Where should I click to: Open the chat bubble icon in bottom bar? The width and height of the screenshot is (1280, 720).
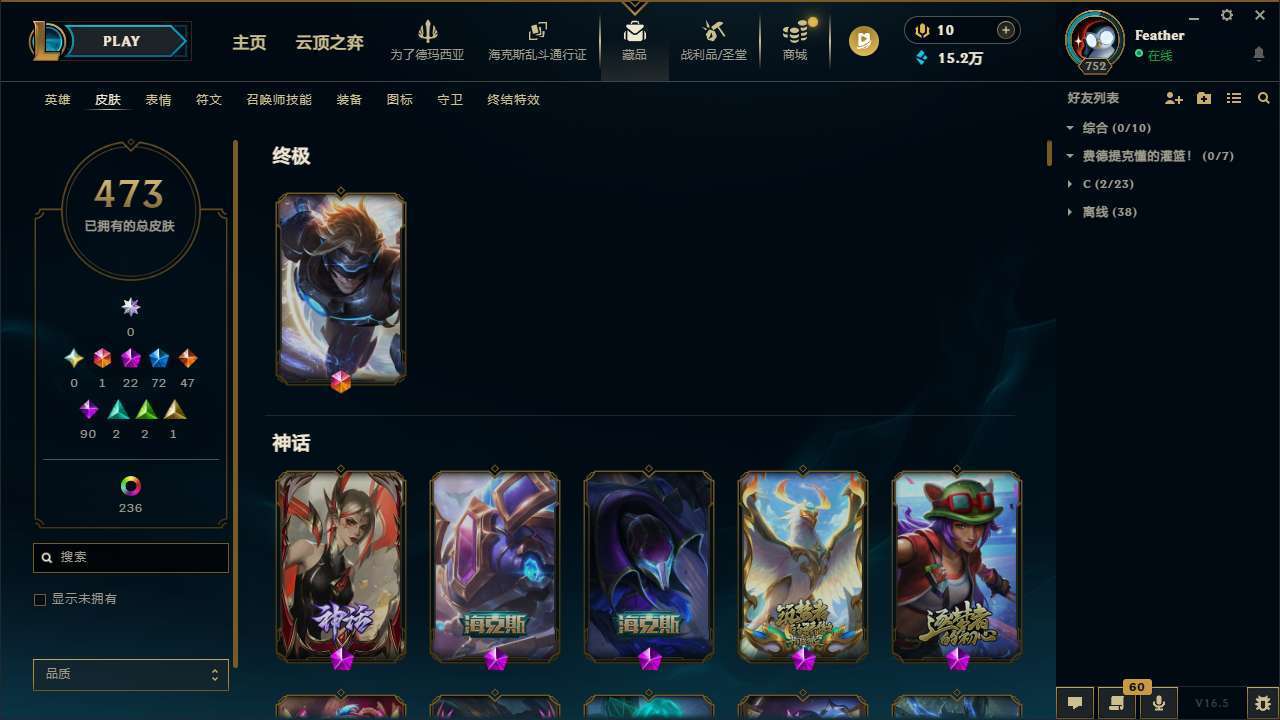point(1074,703)
